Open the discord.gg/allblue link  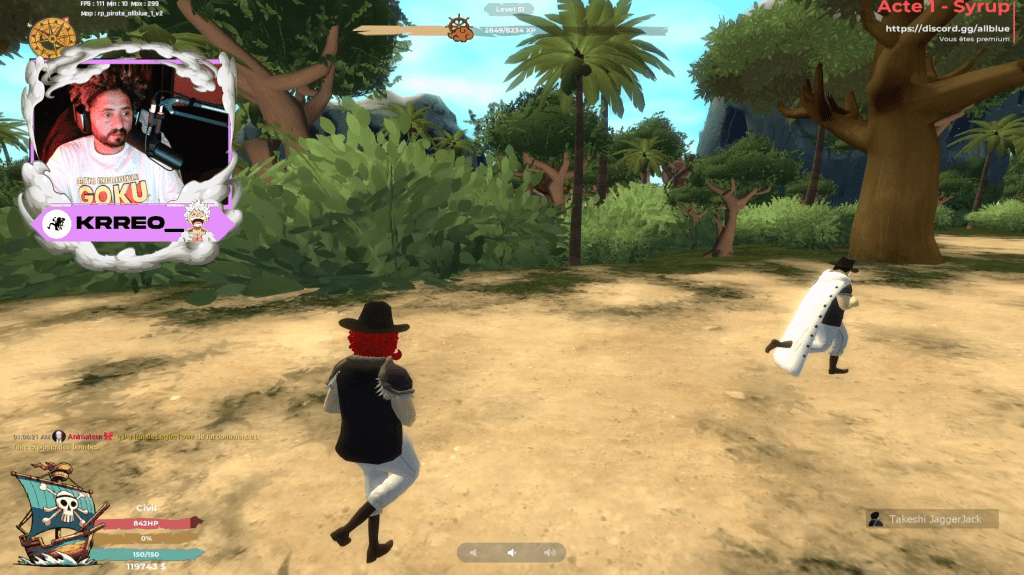point(948,28)
